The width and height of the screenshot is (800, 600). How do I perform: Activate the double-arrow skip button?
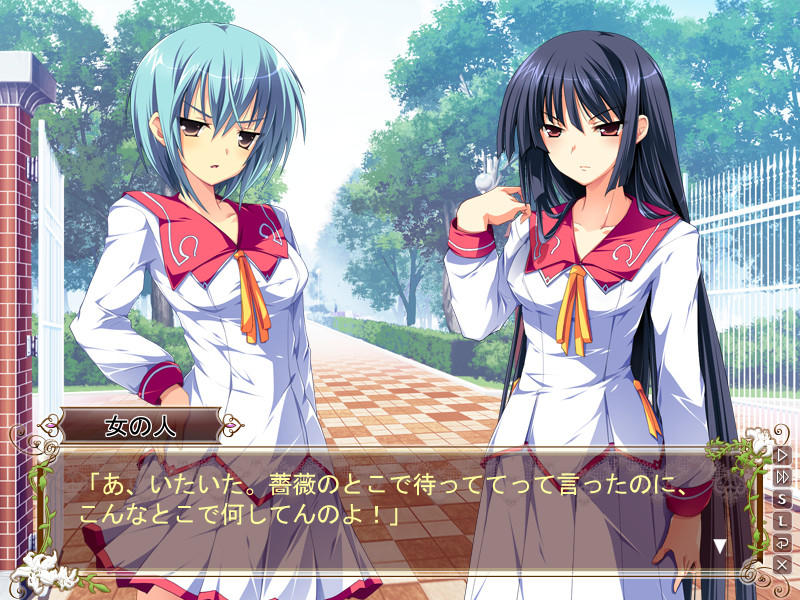click(x=781, y=477)
